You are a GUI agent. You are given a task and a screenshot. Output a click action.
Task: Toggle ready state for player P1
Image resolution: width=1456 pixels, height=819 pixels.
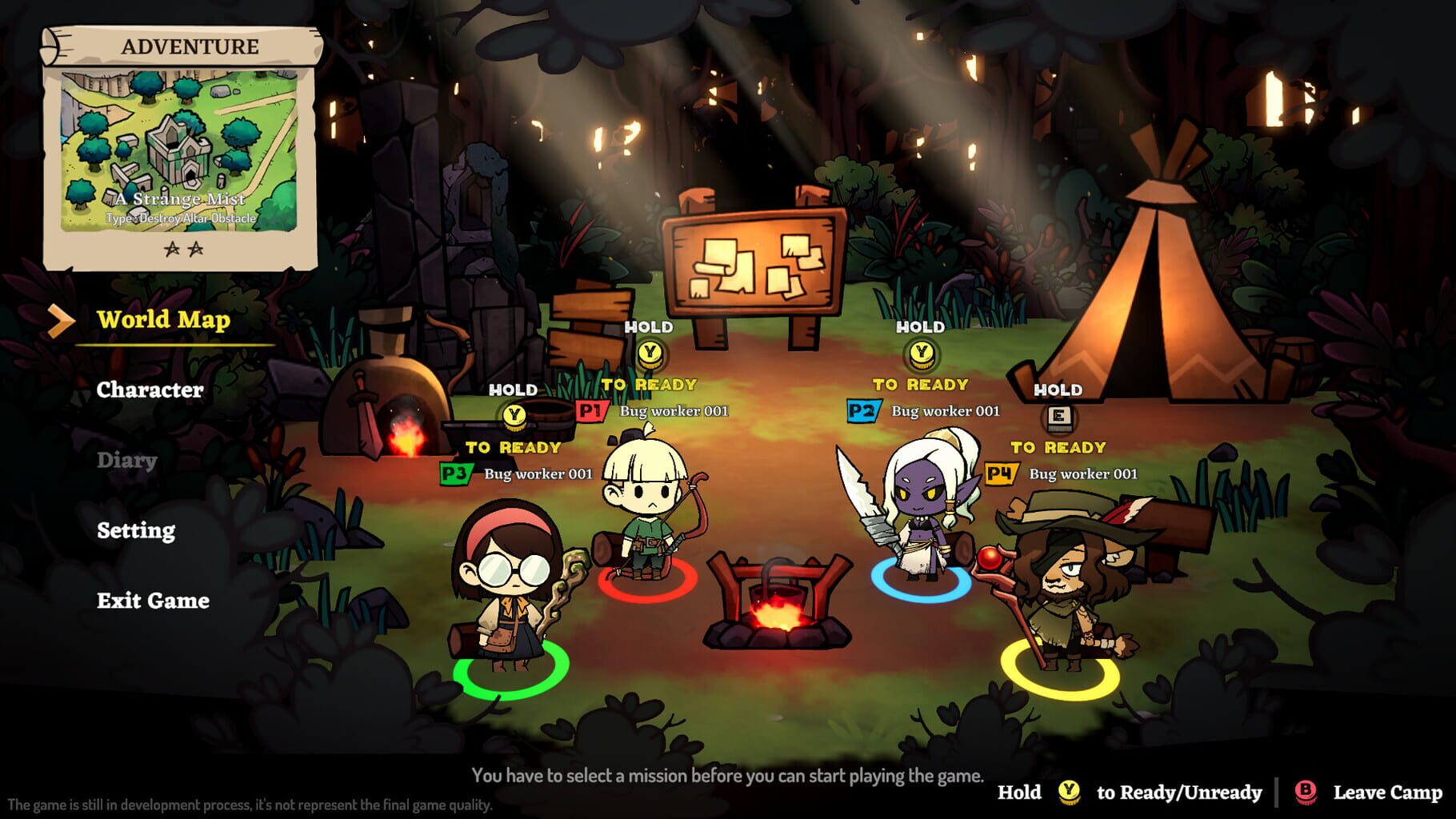[x=592, y=410]
